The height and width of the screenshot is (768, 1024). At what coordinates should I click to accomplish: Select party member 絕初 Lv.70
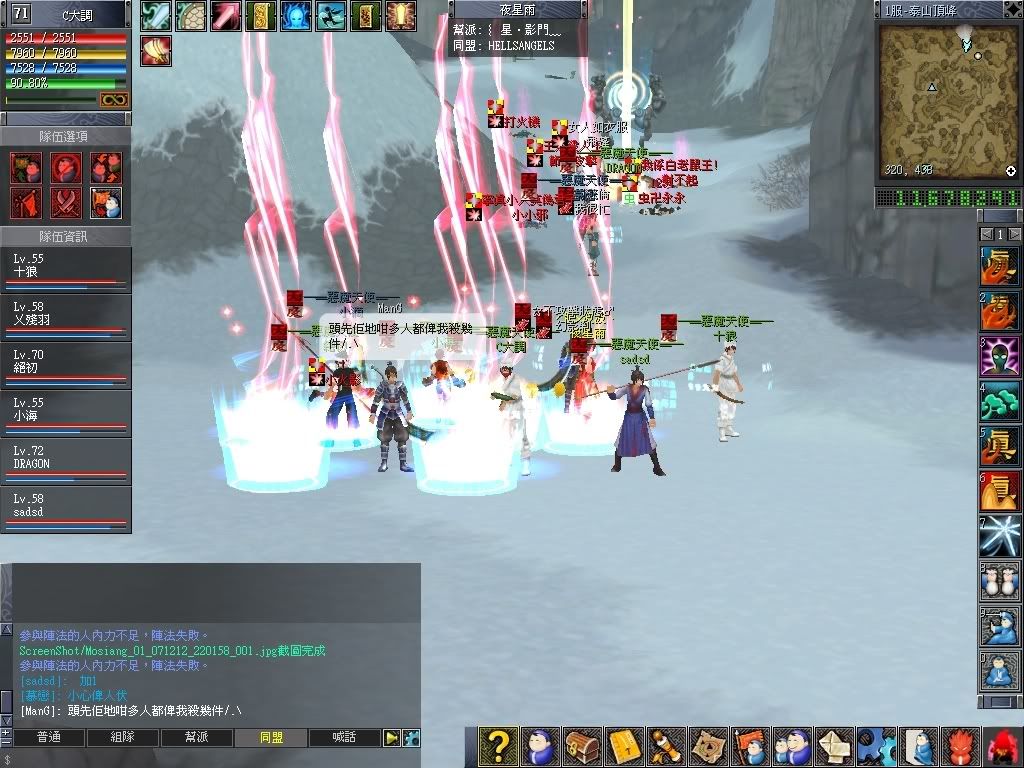point(65,366)
